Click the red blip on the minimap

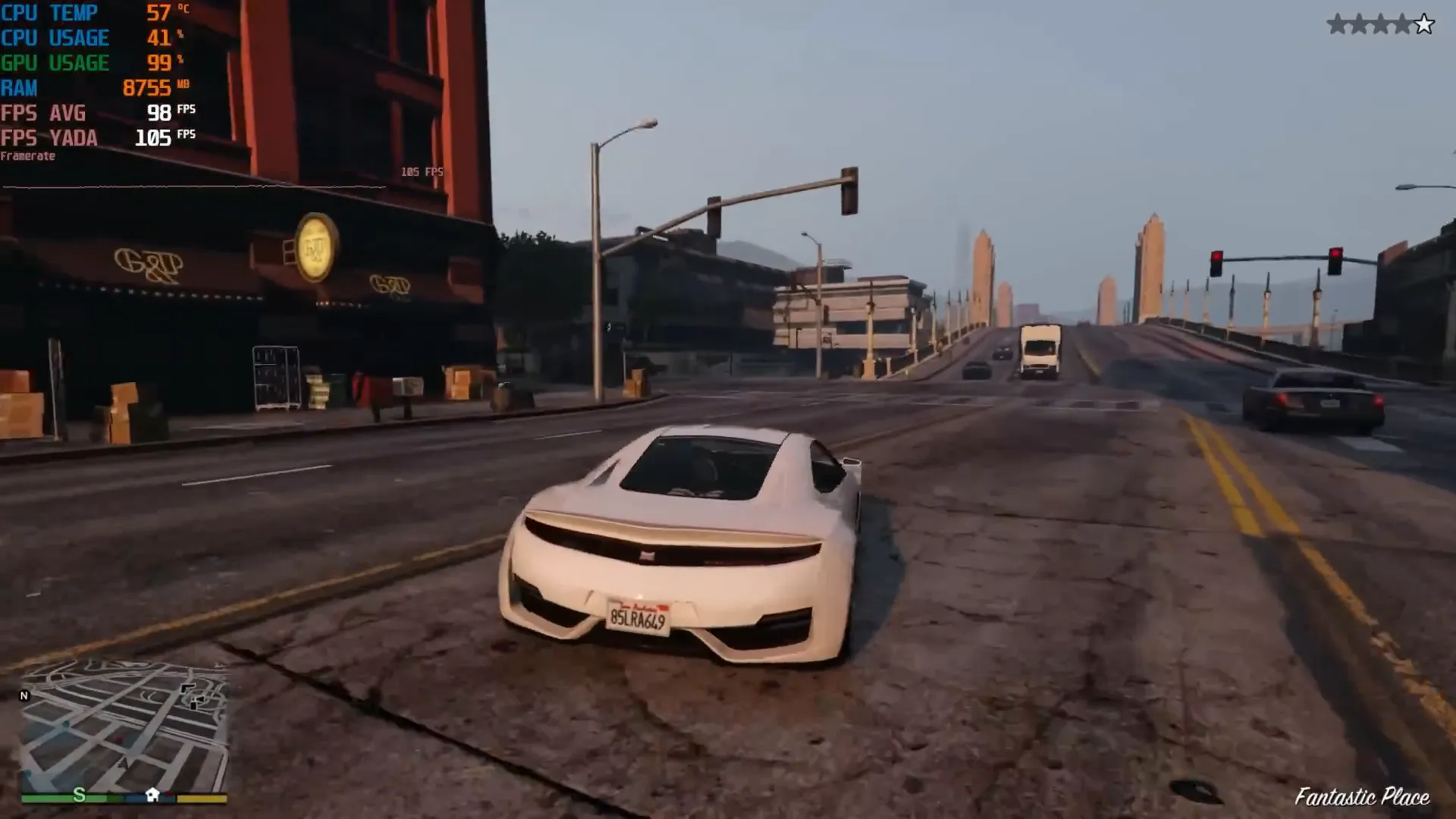pos(118,739)
